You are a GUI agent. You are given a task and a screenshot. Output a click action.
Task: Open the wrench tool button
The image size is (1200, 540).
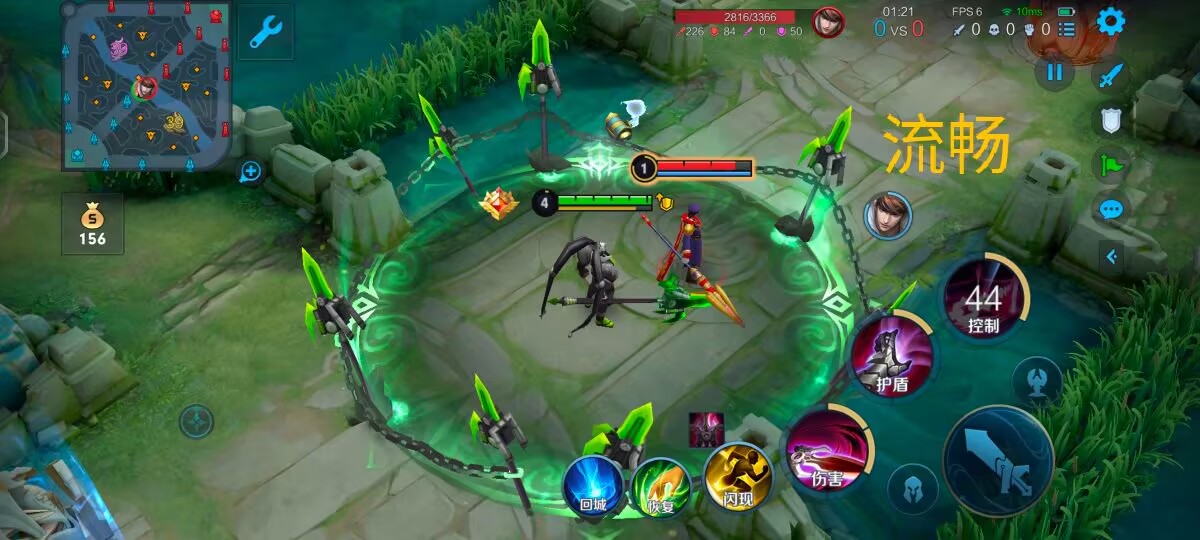pos(265,32)
